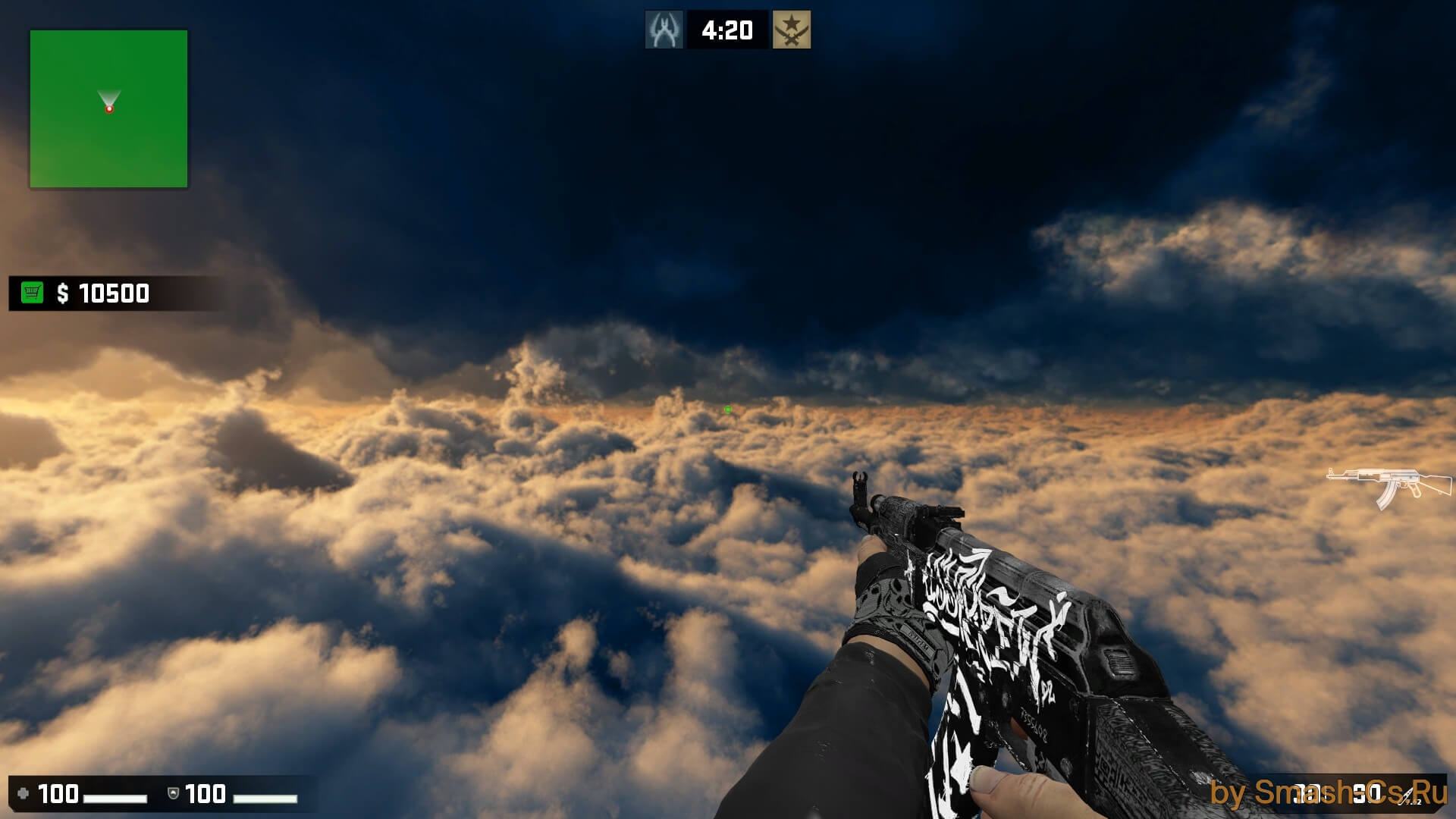Viewport: 1456px width, 819px height.
Task: Select the Counter-Terrorist team emblem
Action: 664,30
